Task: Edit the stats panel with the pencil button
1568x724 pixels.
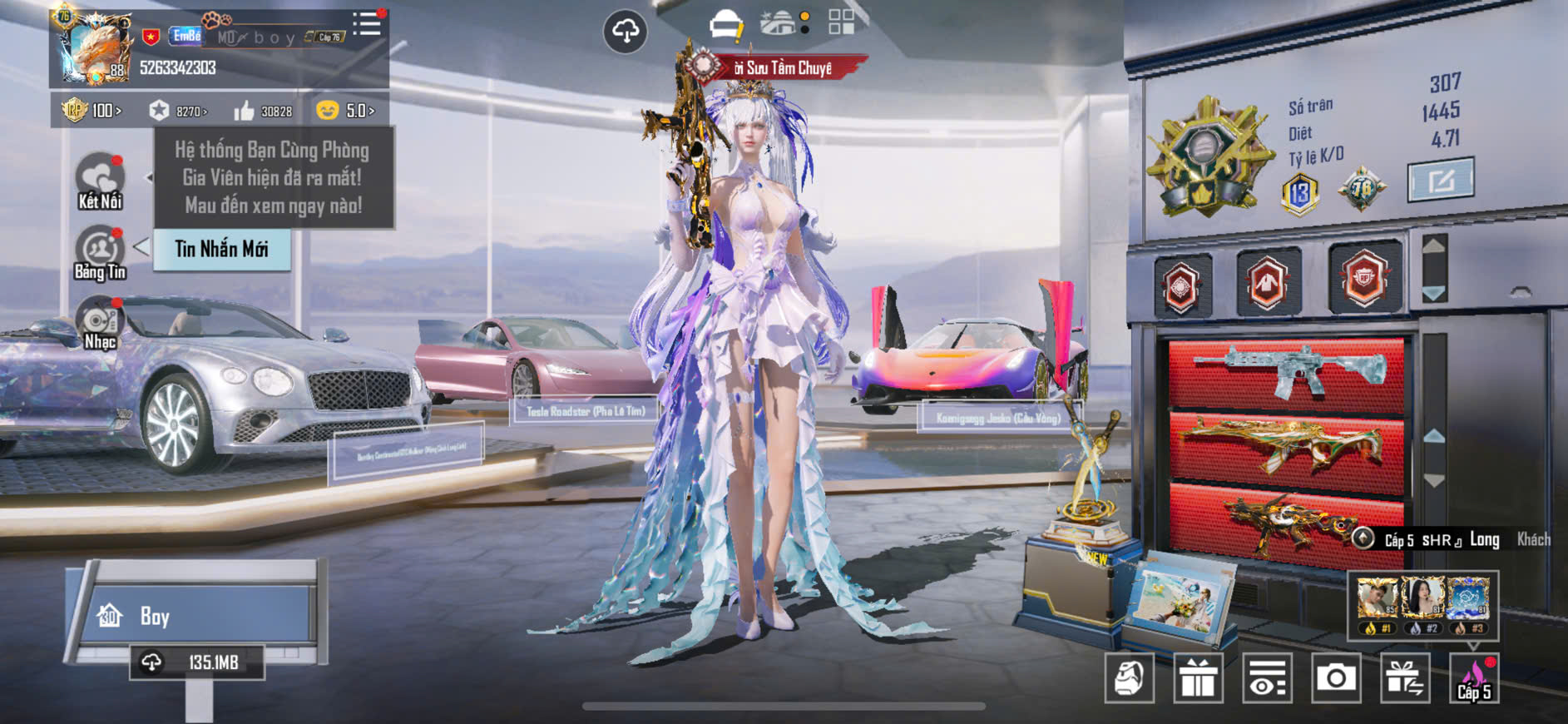Action: (x=1440, y=180)
